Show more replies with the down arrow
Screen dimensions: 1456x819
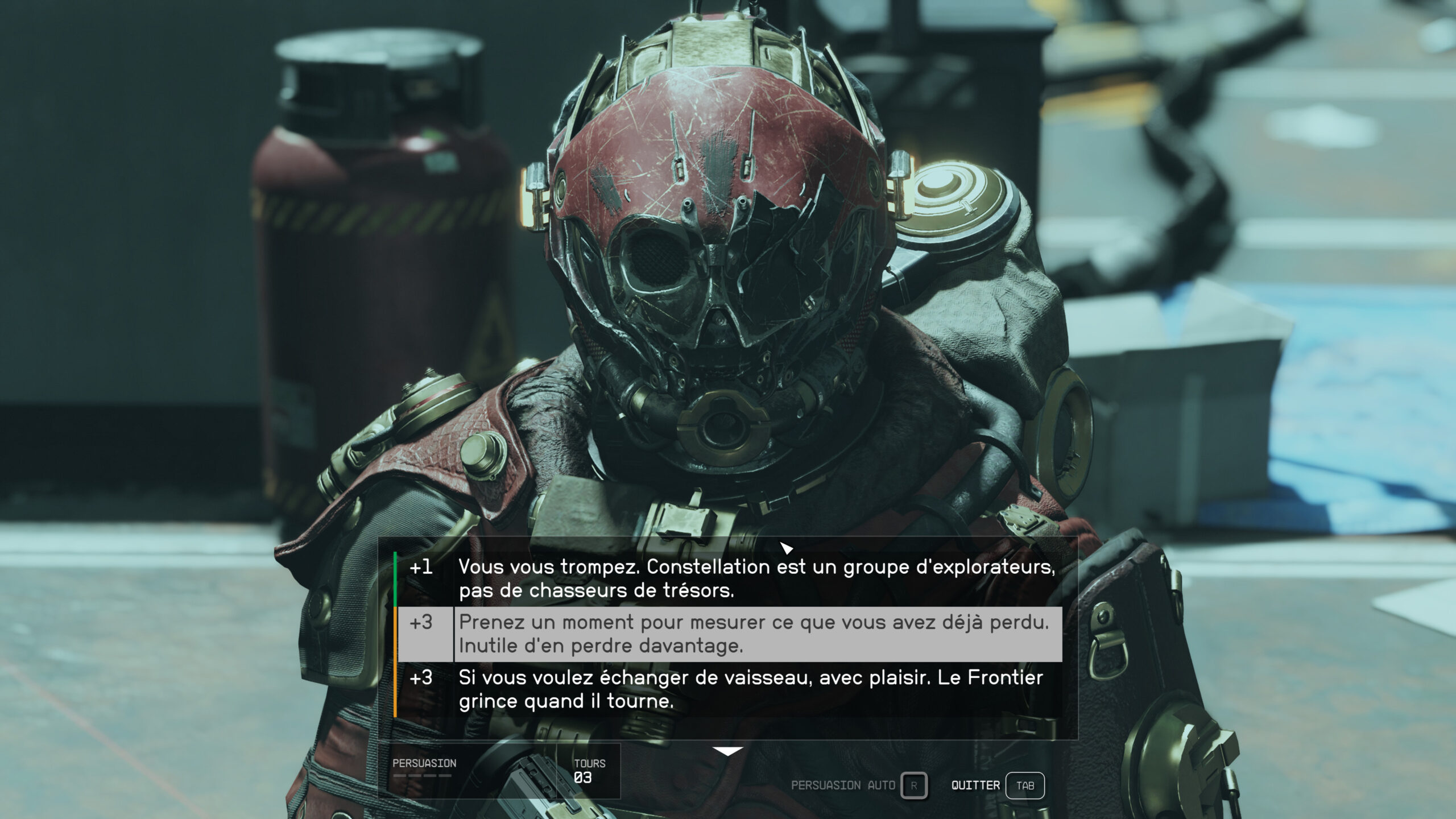(727, 752)
